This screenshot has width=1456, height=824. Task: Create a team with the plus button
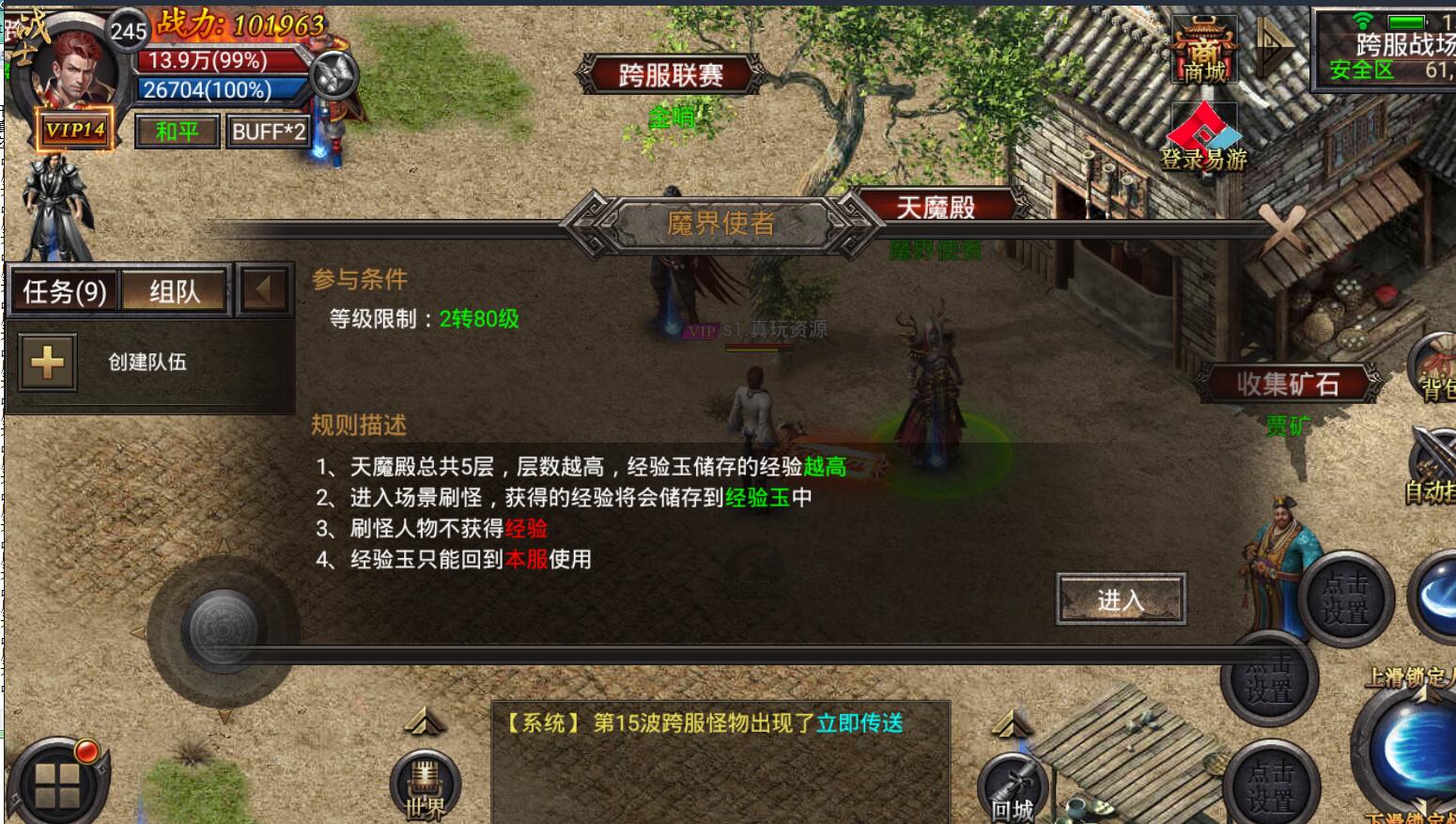(x=48, y=362)
